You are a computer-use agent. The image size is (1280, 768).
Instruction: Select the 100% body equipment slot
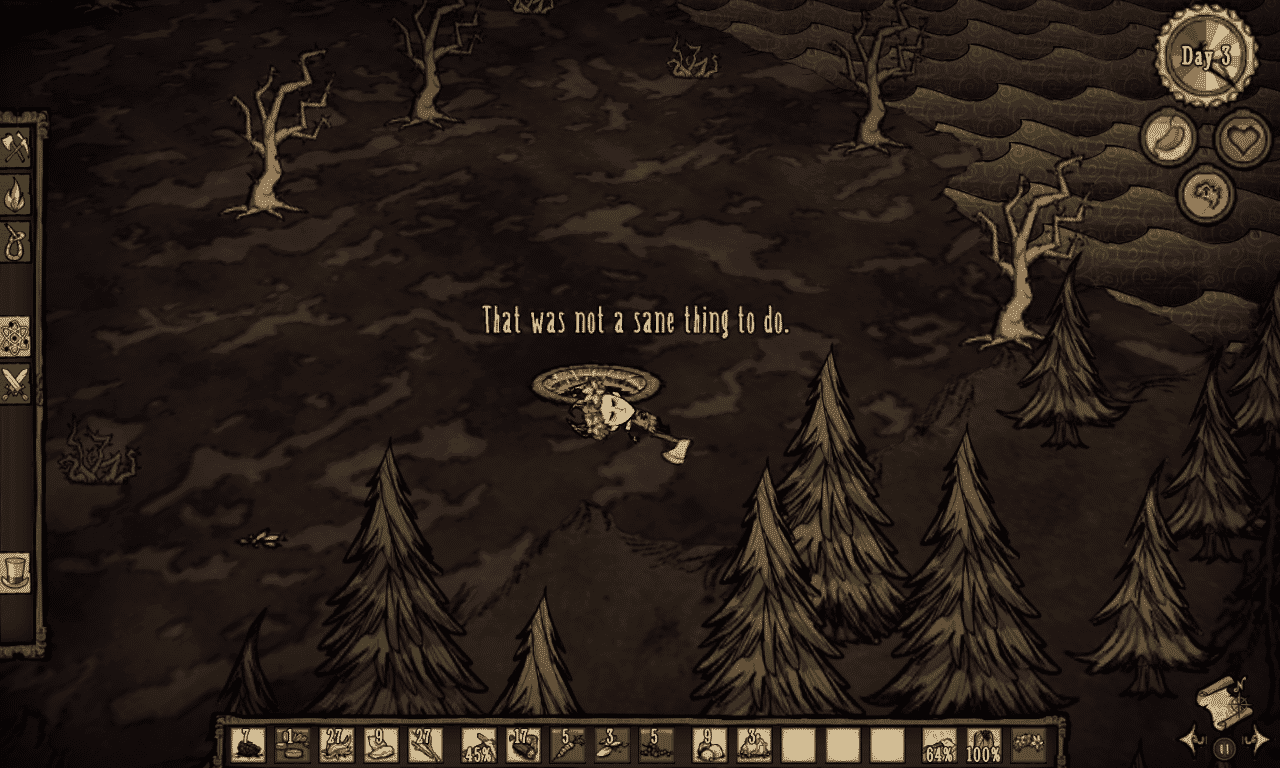pos(985,745)
